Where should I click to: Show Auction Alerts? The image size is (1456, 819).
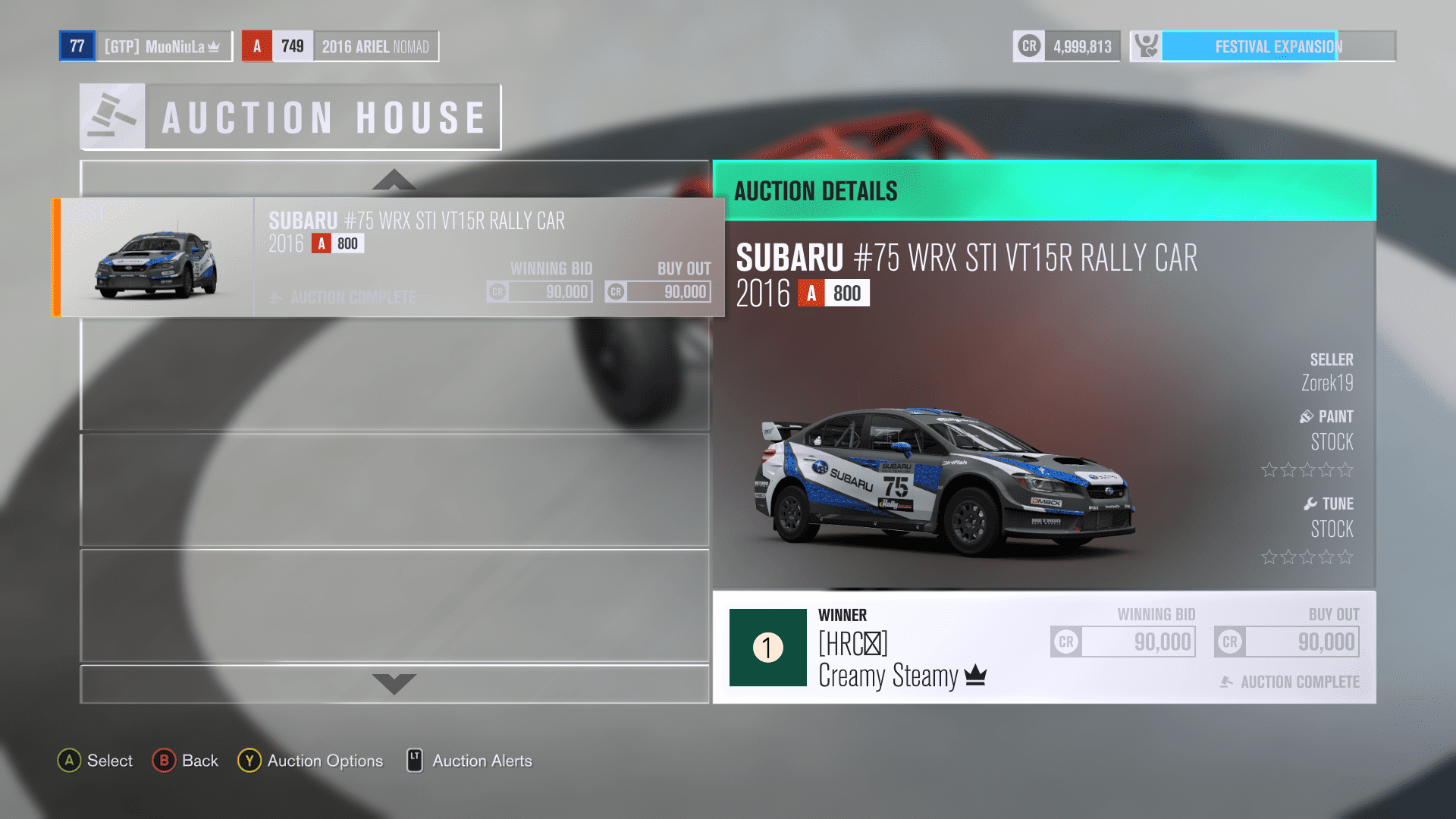pyautogui.click(x=470, y=761)
